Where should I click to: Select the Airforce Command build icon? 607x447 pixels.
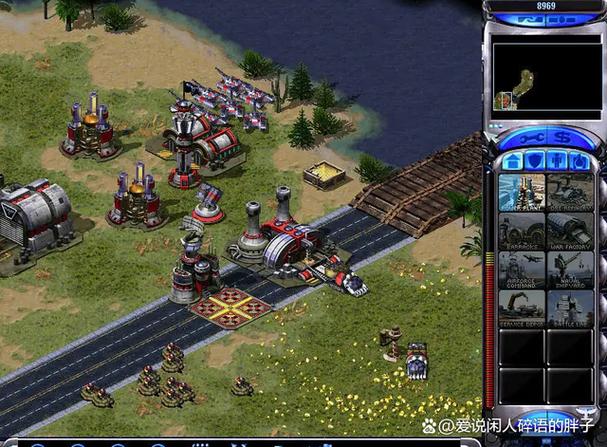521,269
